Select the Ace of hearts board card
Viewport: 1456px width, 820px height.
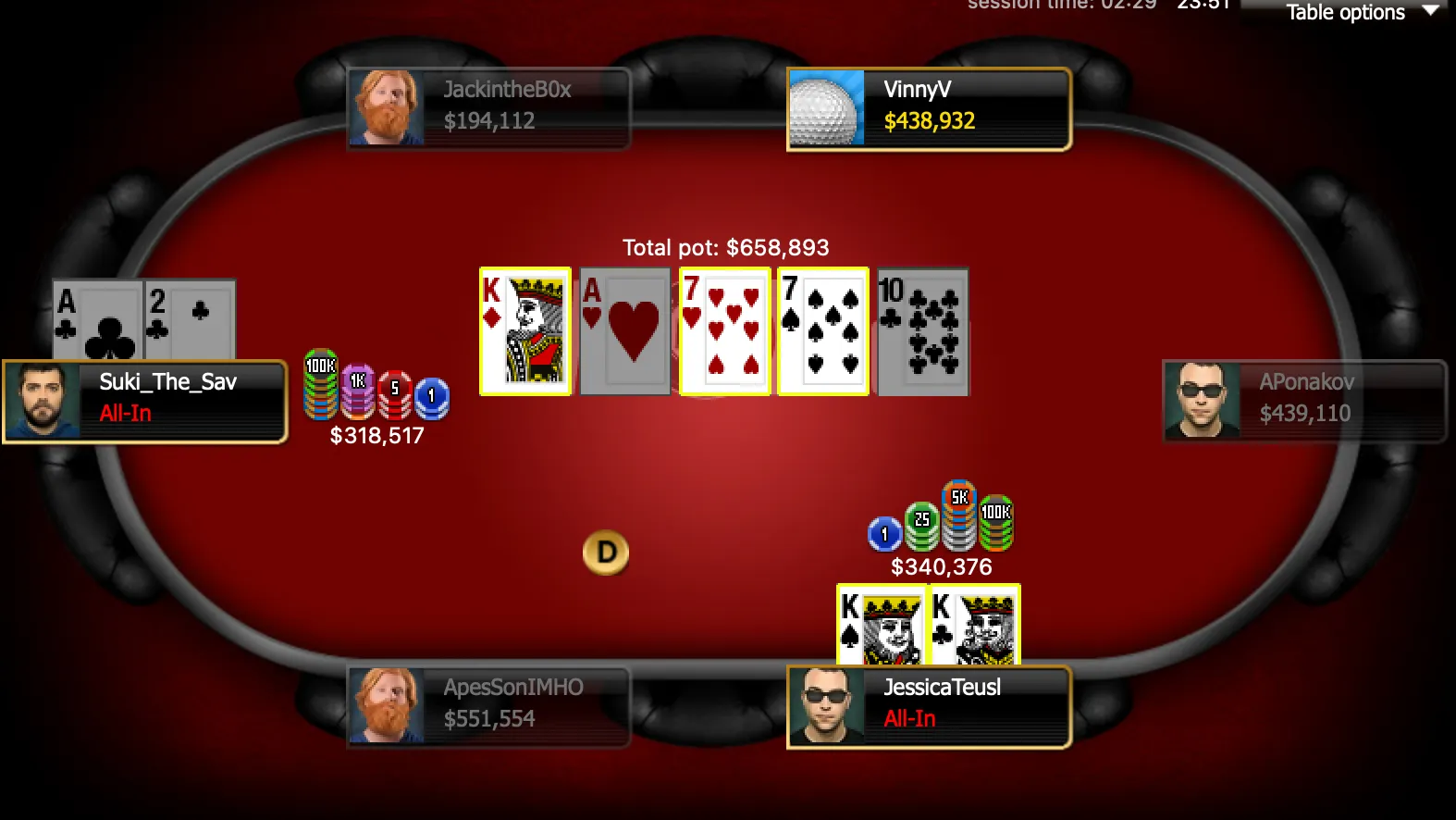624,330
